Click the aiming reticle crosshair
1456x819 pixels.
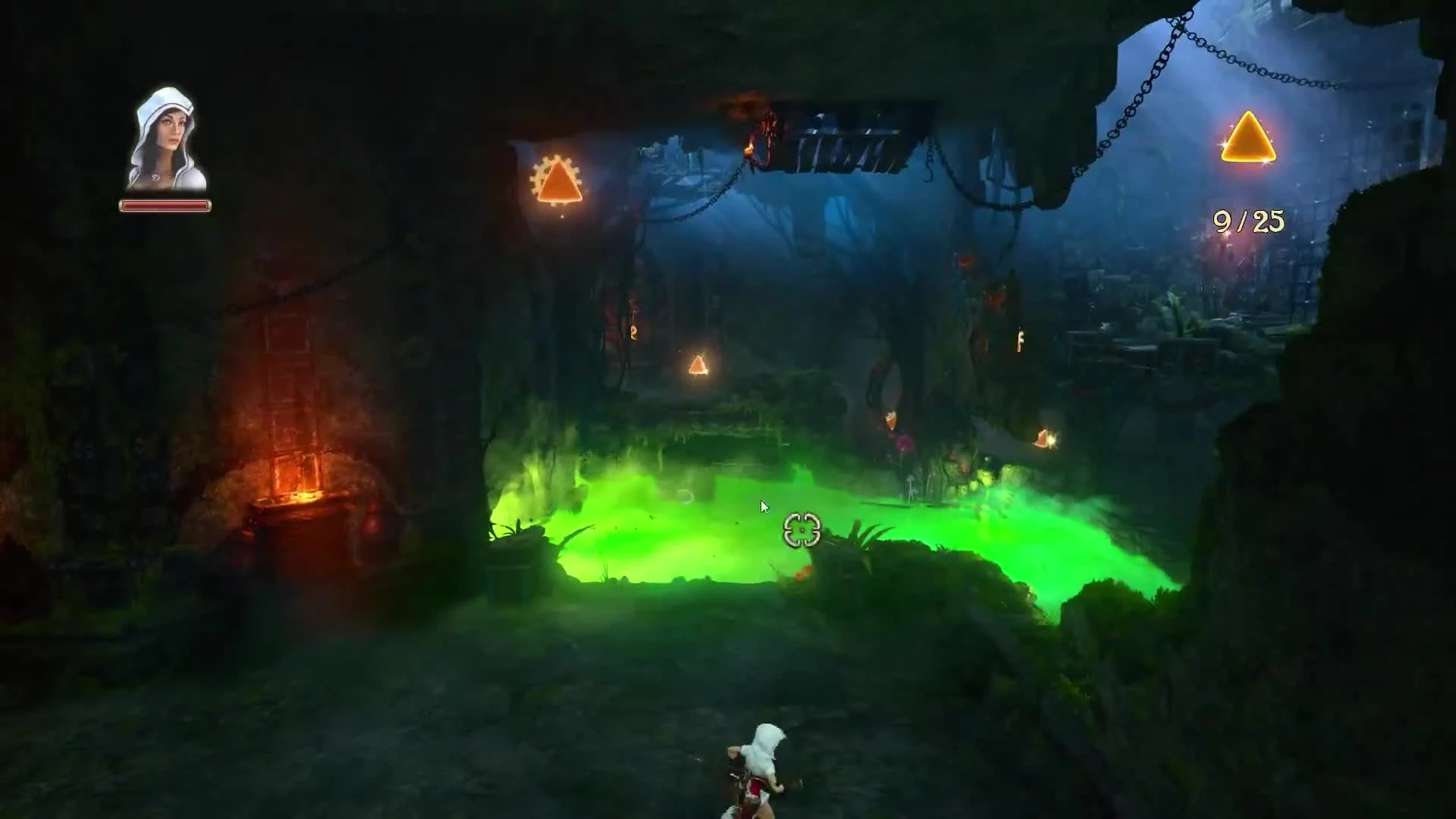pos(801,530)
